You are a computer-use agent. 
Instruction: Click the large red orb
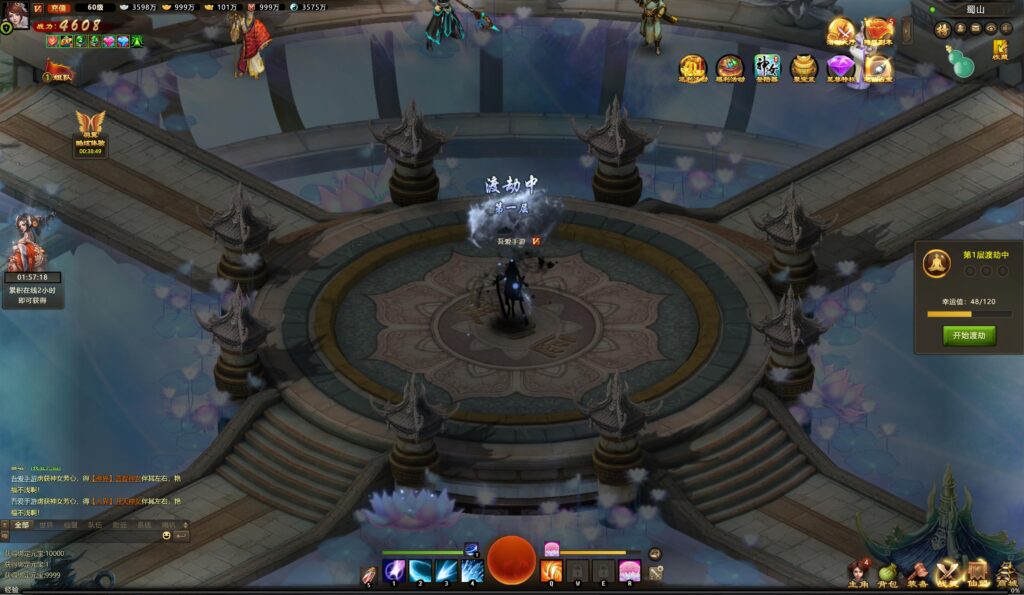512,560
